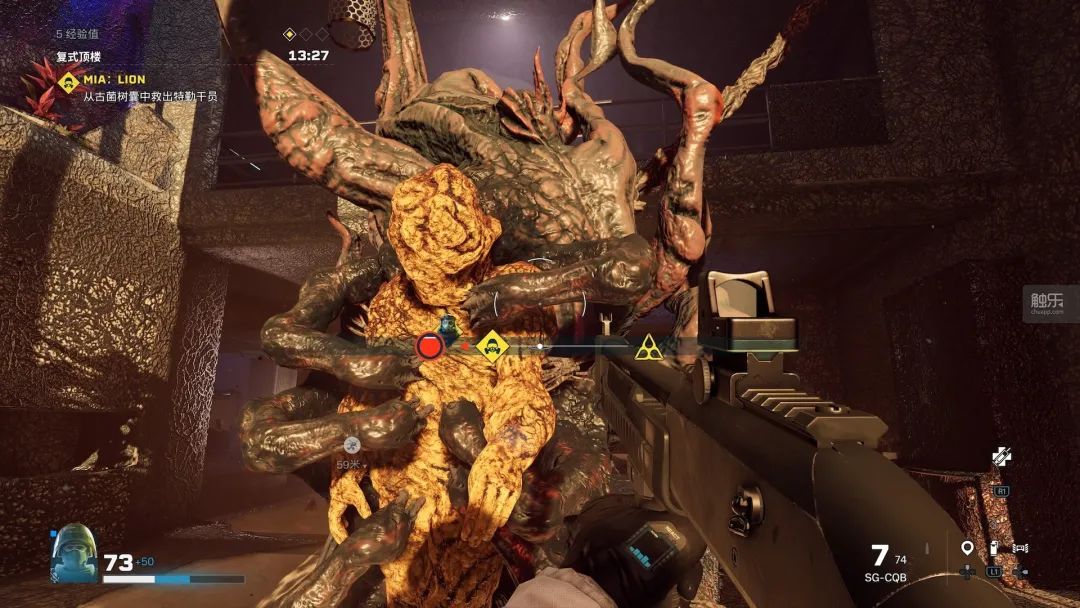Open the operator portrait in health panel

click(75, 554)
